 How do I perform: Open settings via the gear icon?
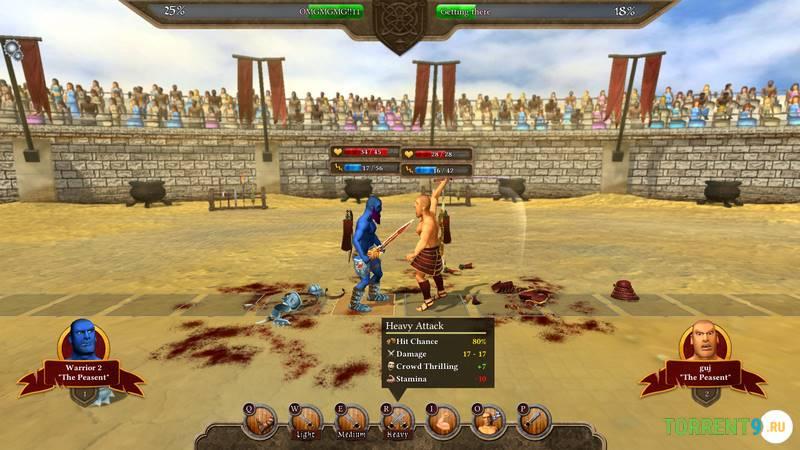click(x=12, y=47)
